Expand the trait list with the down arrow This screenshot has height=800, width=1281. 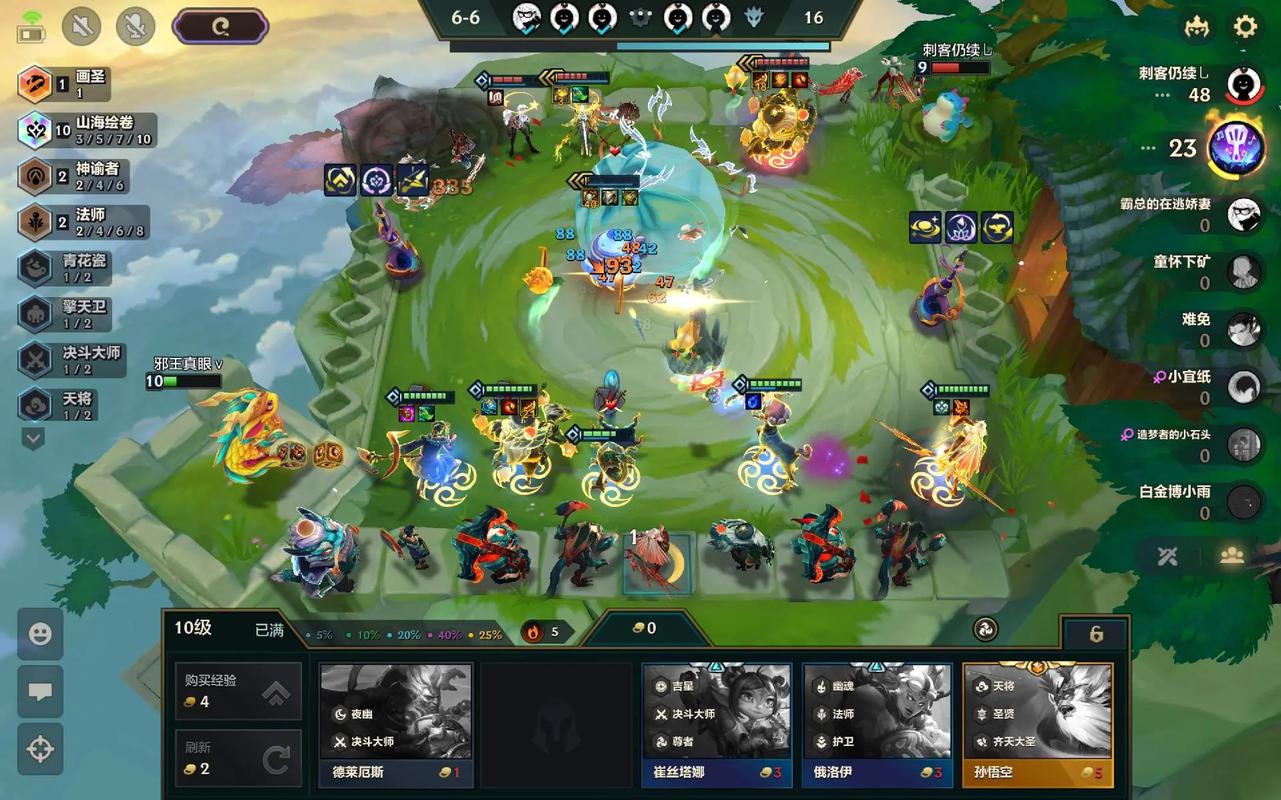pyautogui.click(x=33, y=438)
